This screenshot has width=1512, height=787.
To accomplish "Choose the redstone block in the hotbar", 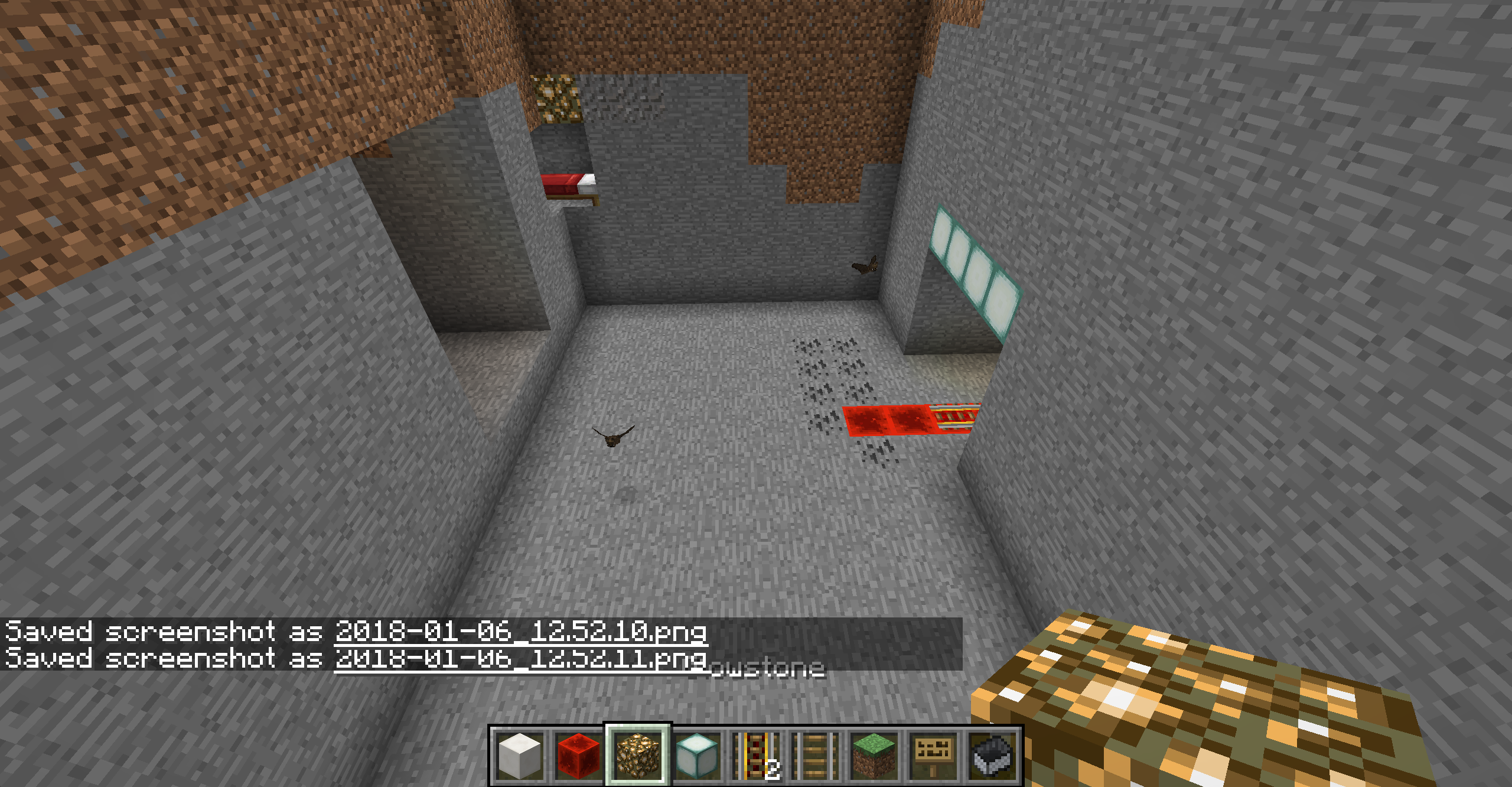I will click(x=579, y=756).
